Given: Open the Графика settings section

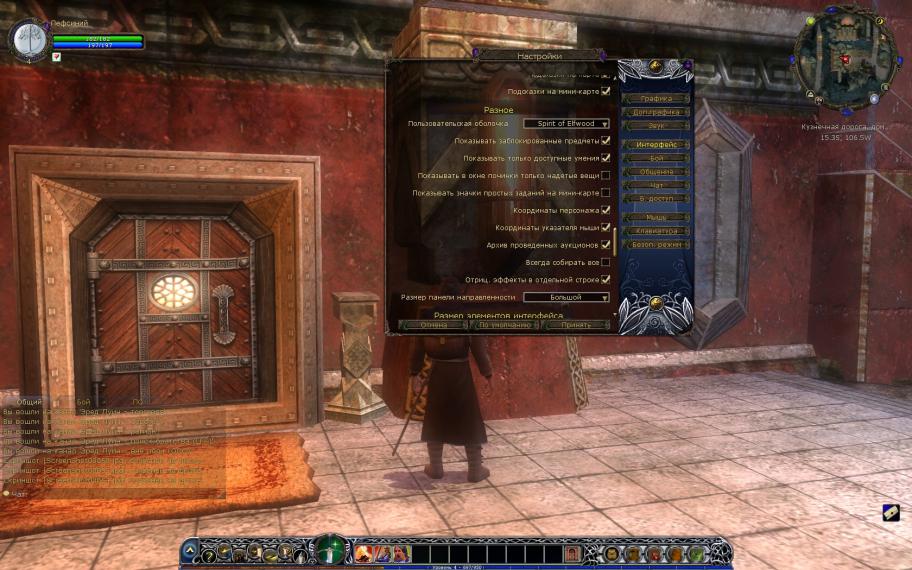Looking at the screenshot, I should [x=655, y=99].
